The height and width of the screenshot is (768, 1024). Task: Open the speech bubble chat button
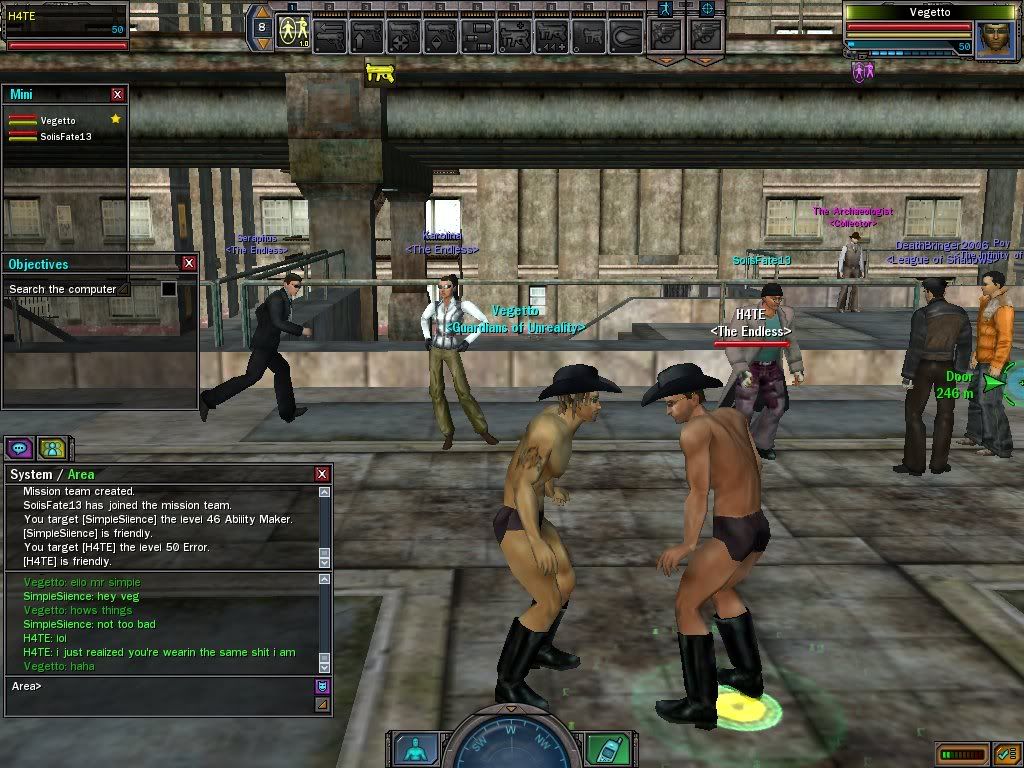pyautogui.click(x=20, y=448)
